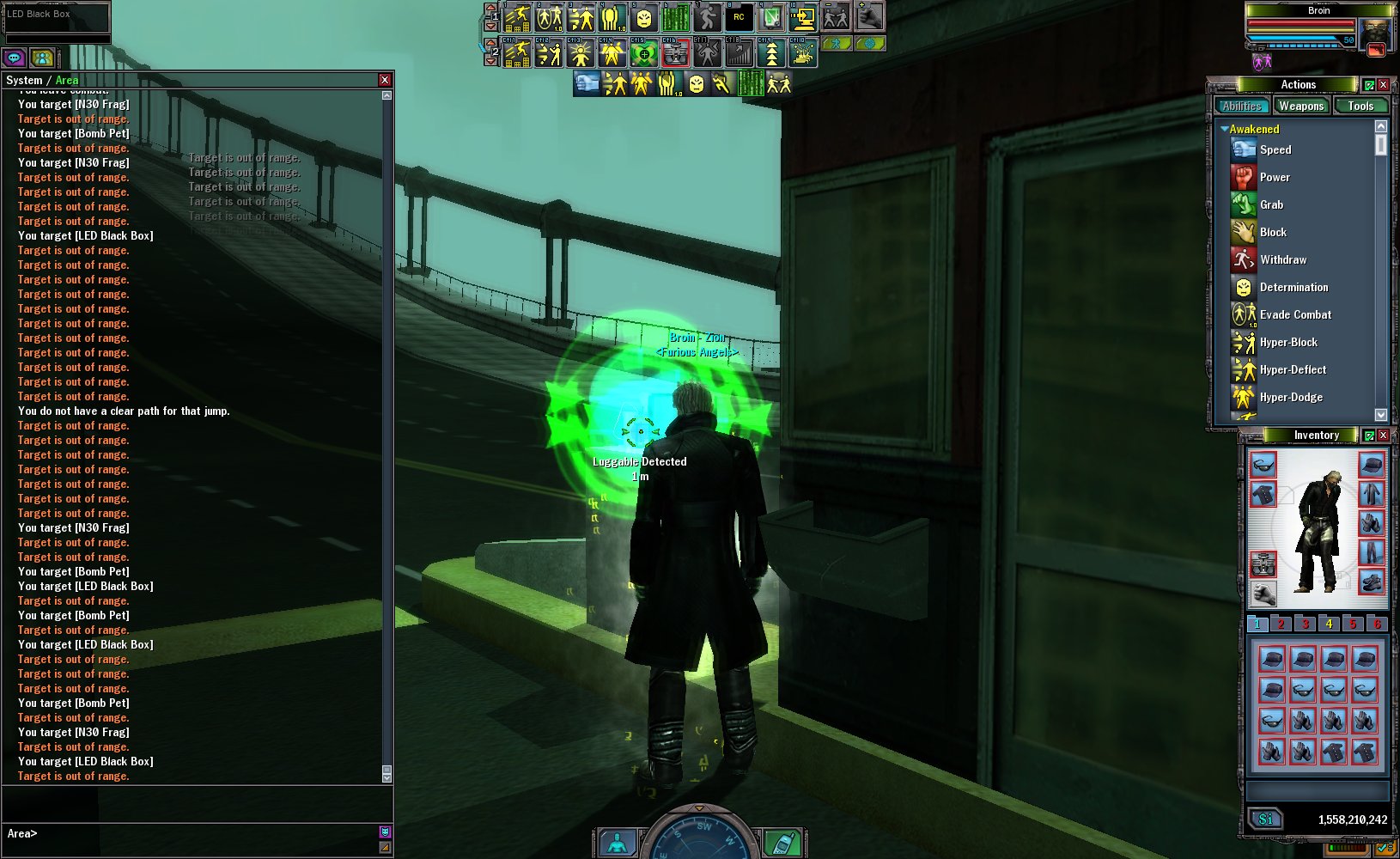This screenshot has width=1400, height=859.
Task: Close the Inventory panel
Action: point(1384,436)
